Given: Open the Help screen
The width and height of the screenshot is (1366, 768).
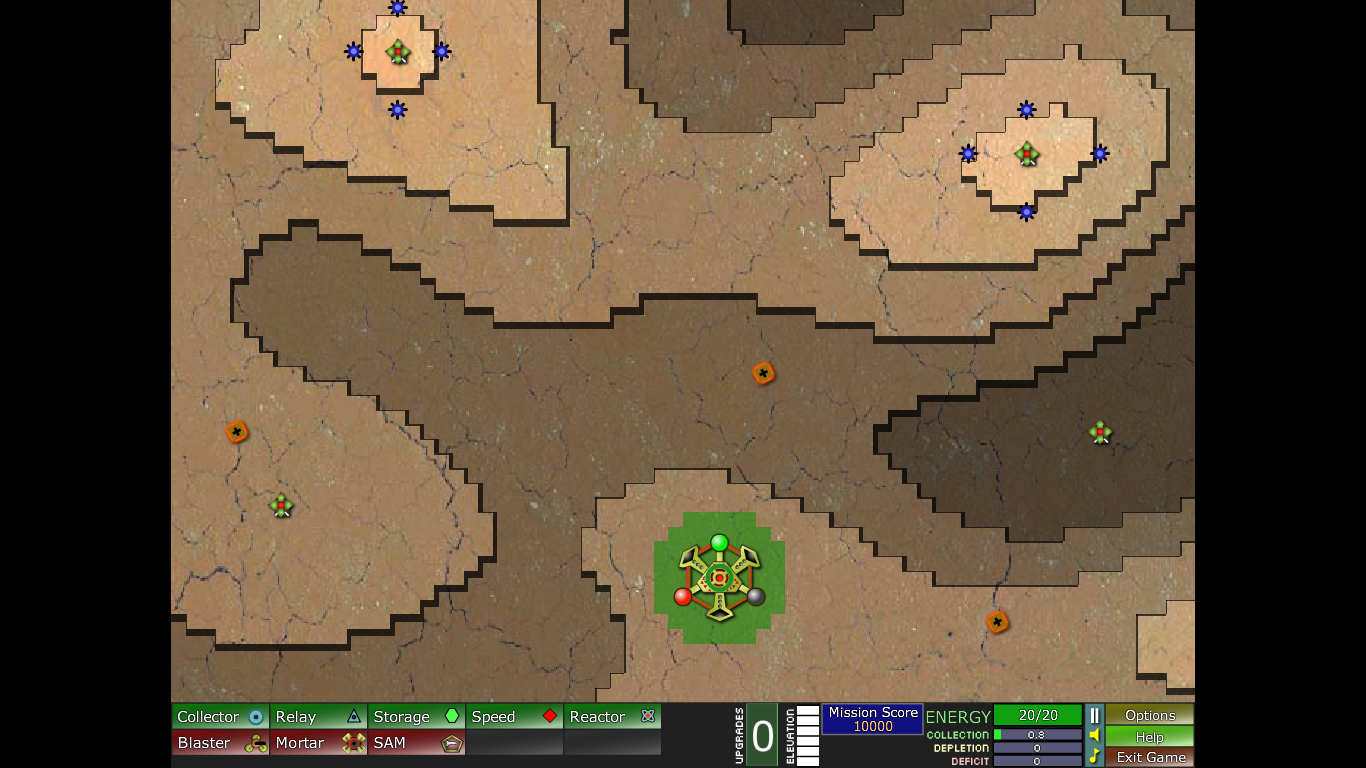Looking at the screenshot, I should (x=1150, y=736).
